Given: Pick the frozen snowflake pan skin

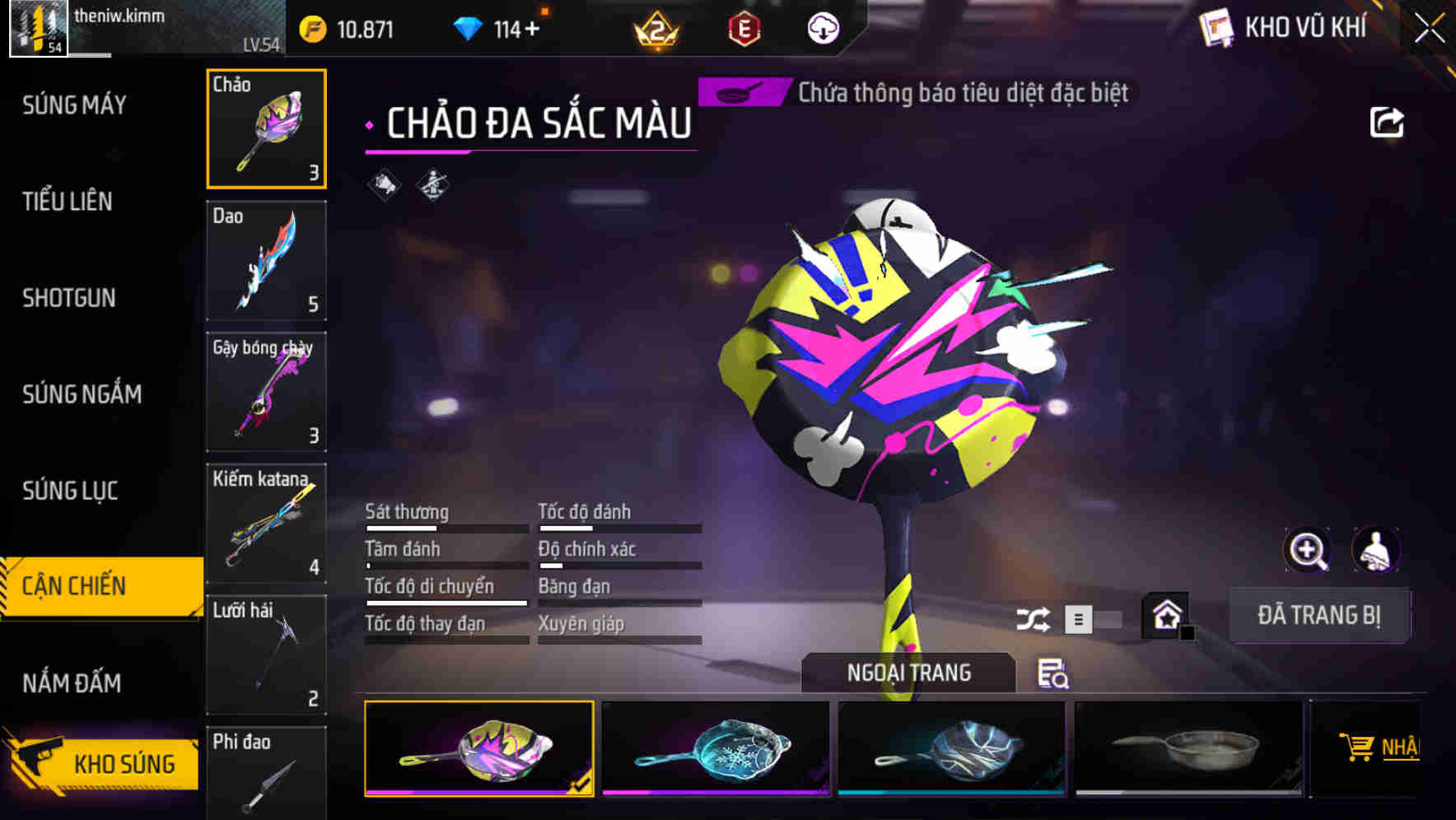Looking at the screenshot, I should [x=713, y=748].
